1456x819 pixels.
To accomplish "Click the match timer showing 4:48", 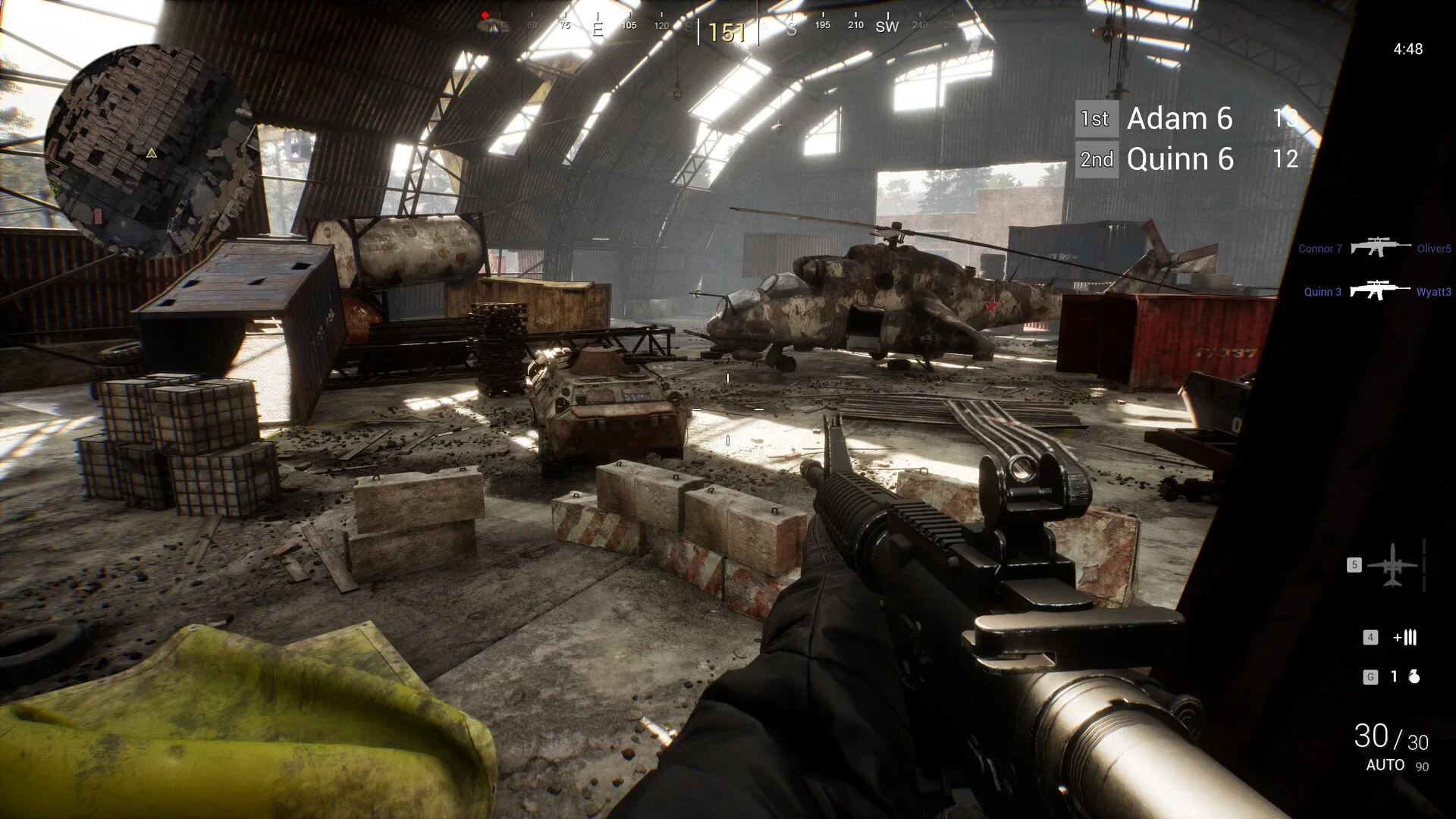I will (x=1408, y=48).
